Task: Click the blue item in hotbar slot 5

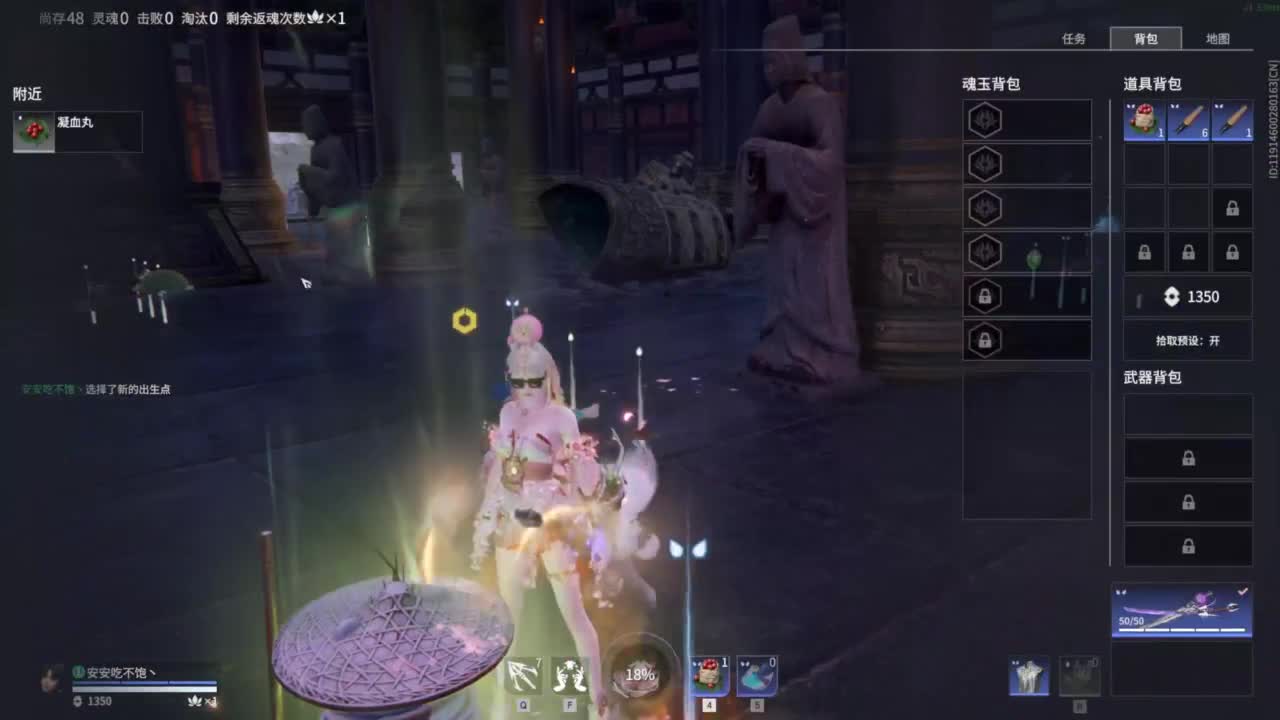Action: [755, 676]
